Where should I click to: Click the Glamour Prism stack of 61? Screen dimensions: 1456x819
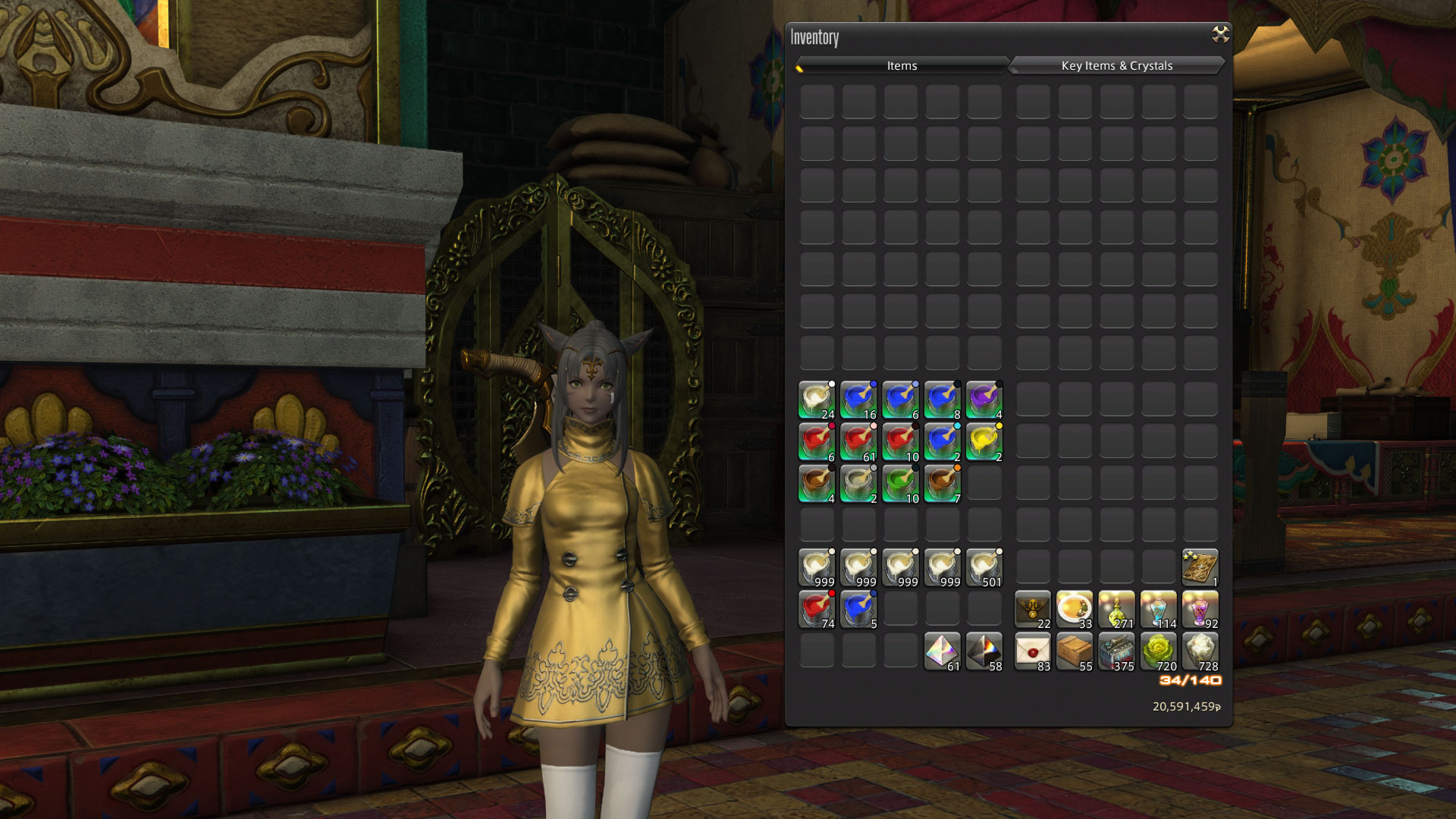943,651
